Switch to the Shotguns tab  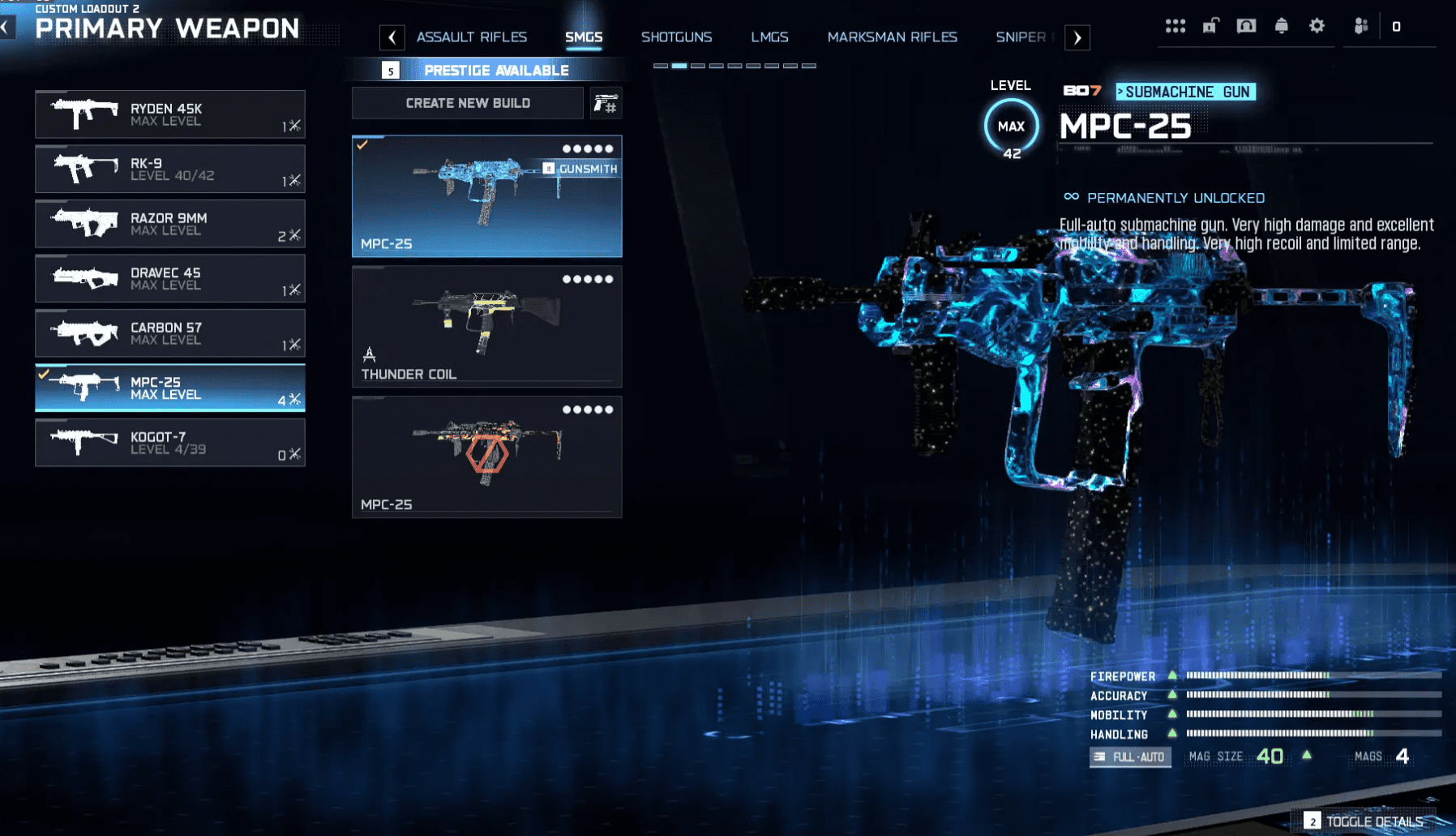677,37
